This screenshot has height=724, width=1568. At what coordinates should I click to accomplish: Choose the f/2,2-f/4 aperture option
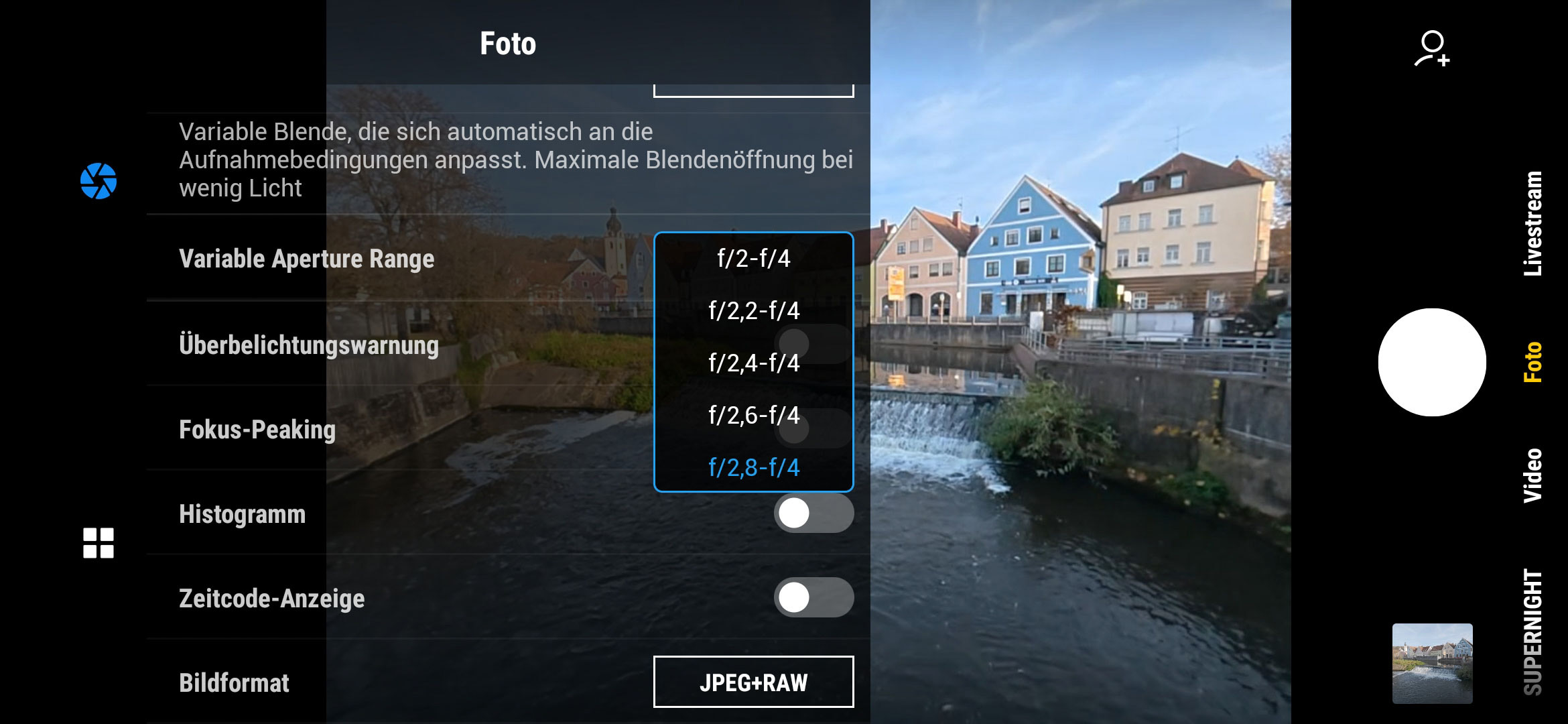(753, 311)
